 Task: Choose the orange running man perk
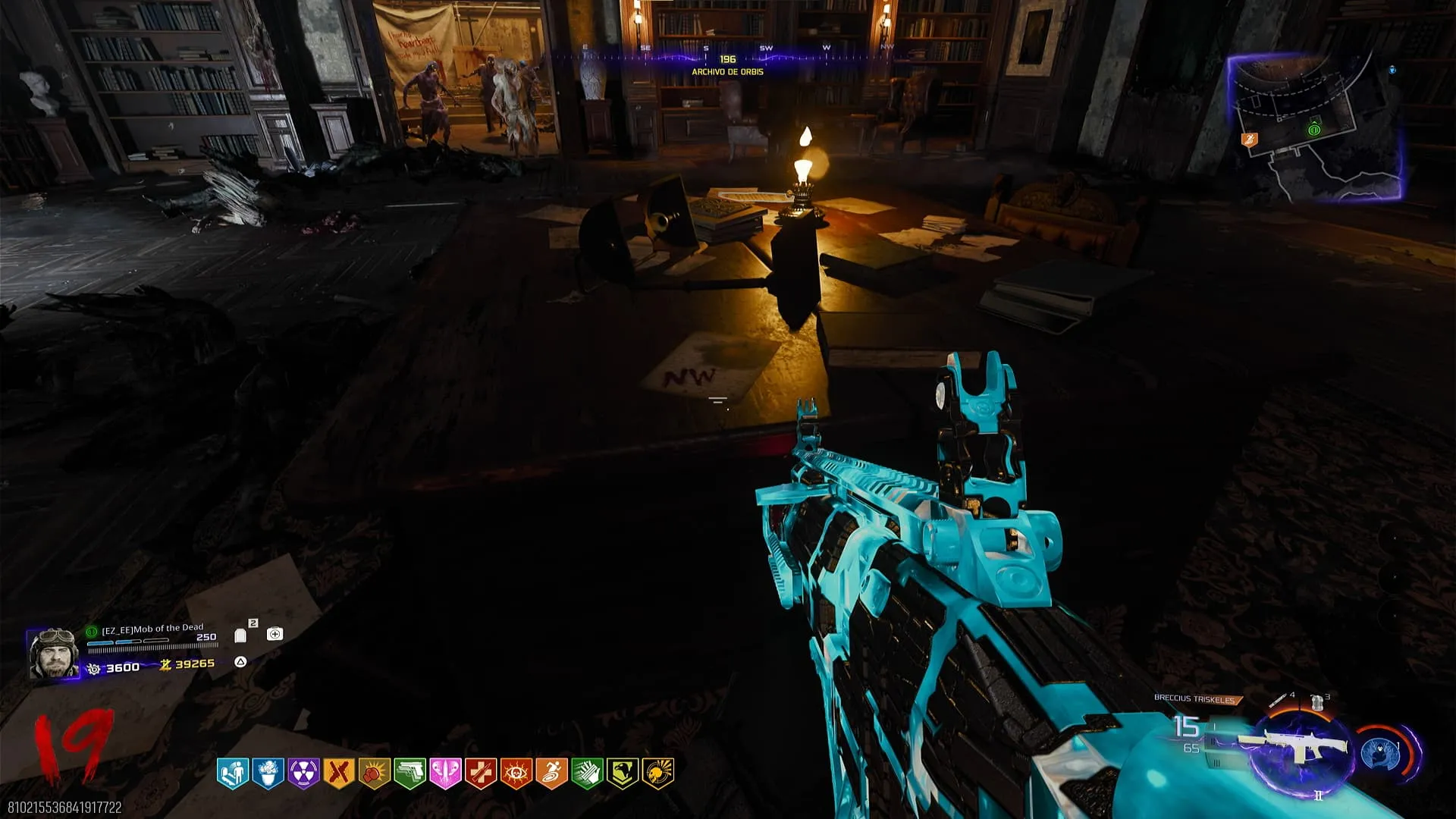pos(551,773)
